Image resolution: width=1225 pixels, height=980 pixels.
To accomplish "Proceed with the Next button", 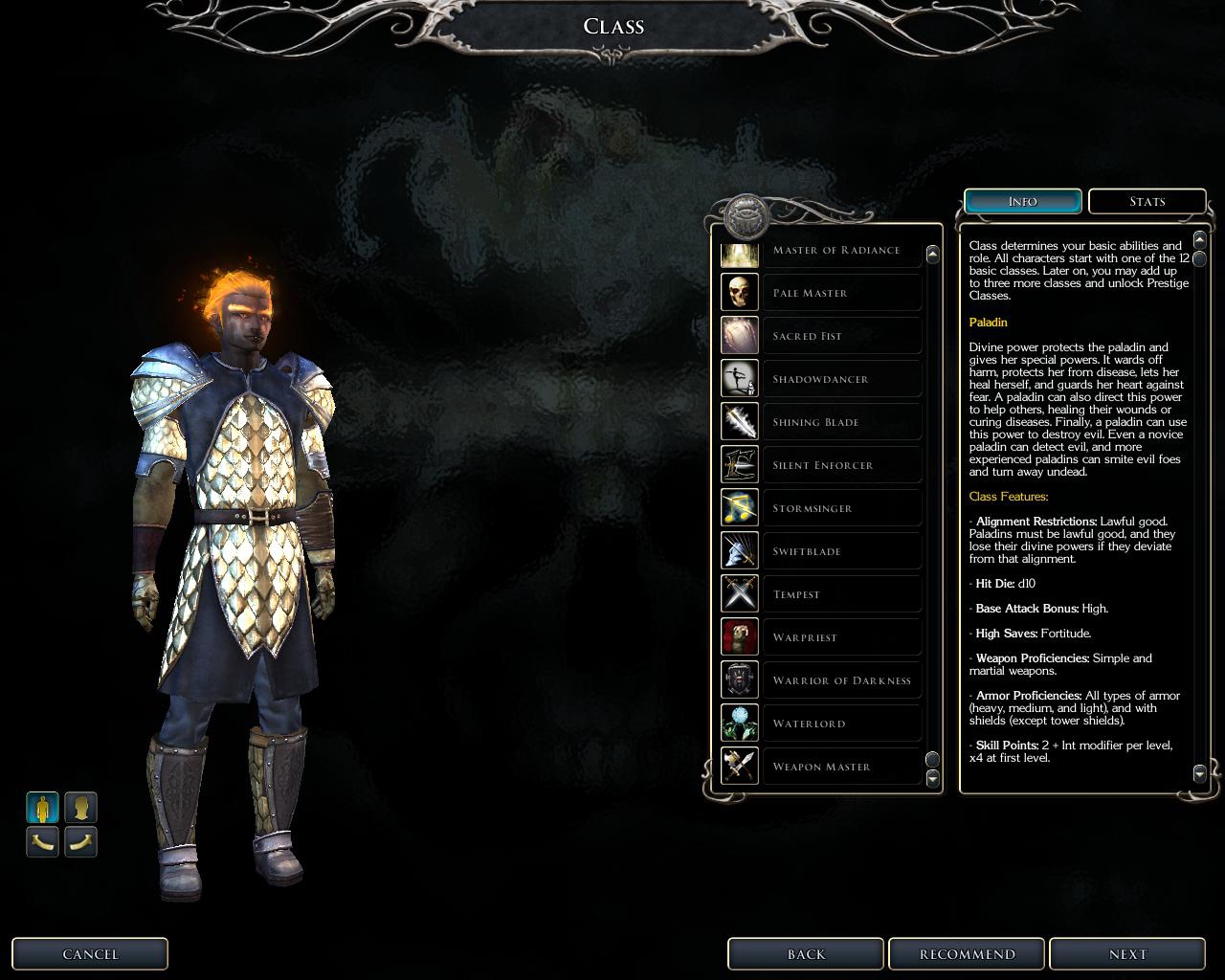I will [x=1127, y=954].
